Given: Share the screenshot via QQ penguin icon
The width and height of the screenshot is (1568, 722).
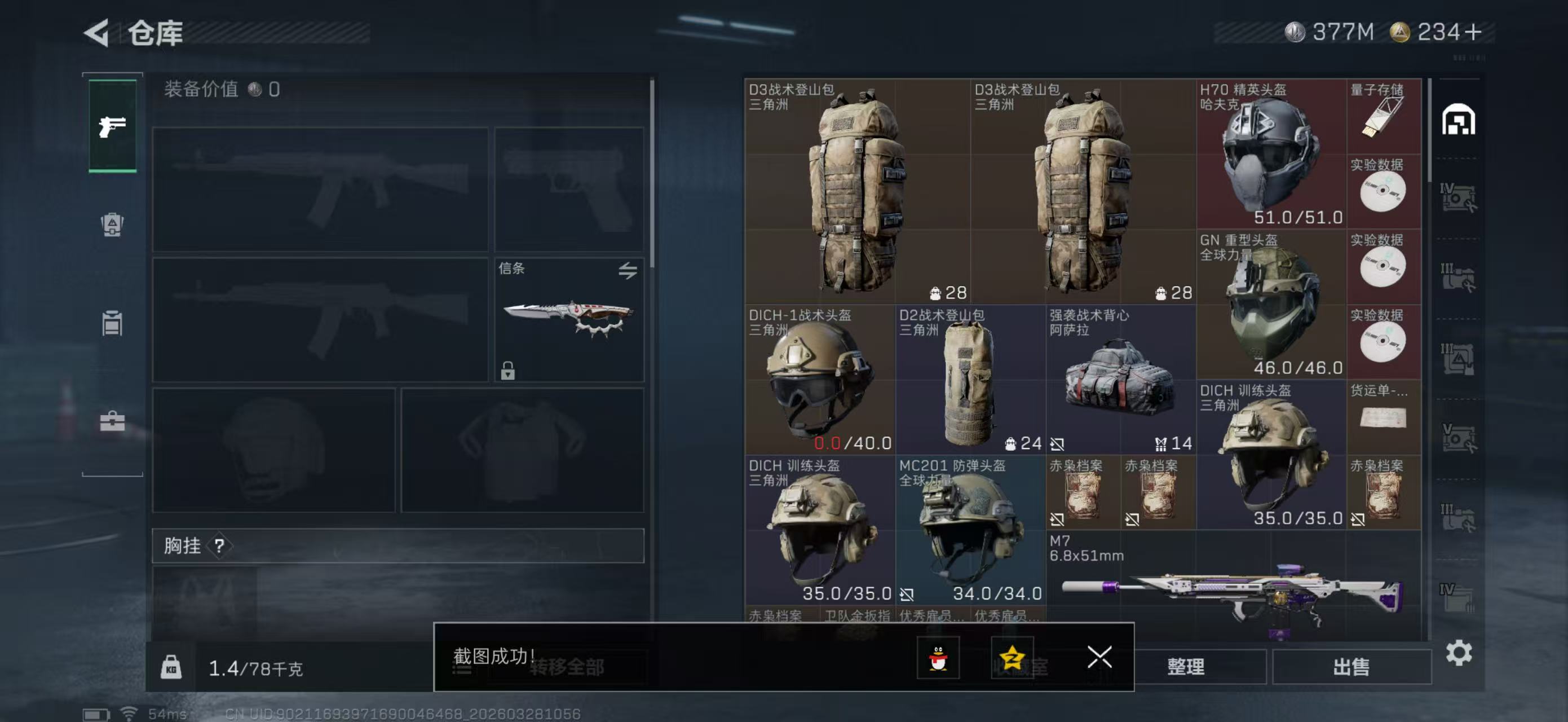Looking at the screenshot, I should pyautogui.click(x=938, y=658).
